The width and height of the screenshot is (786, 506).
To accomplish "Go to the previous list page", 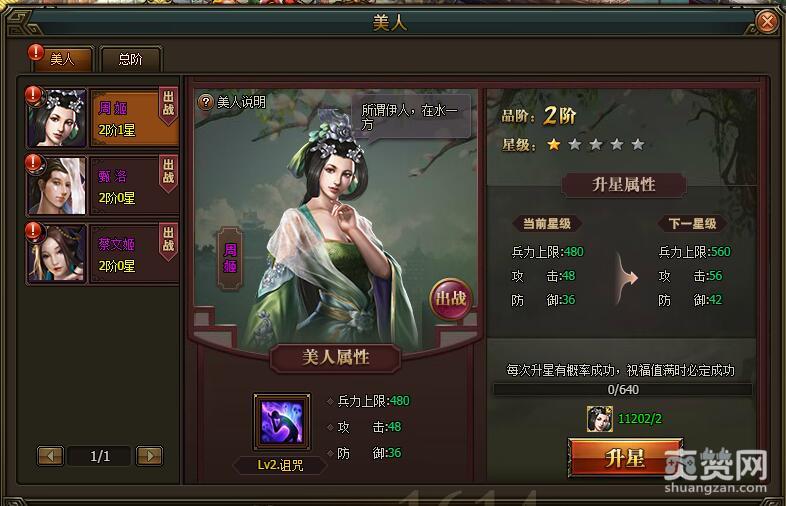I will pos(51,456).
